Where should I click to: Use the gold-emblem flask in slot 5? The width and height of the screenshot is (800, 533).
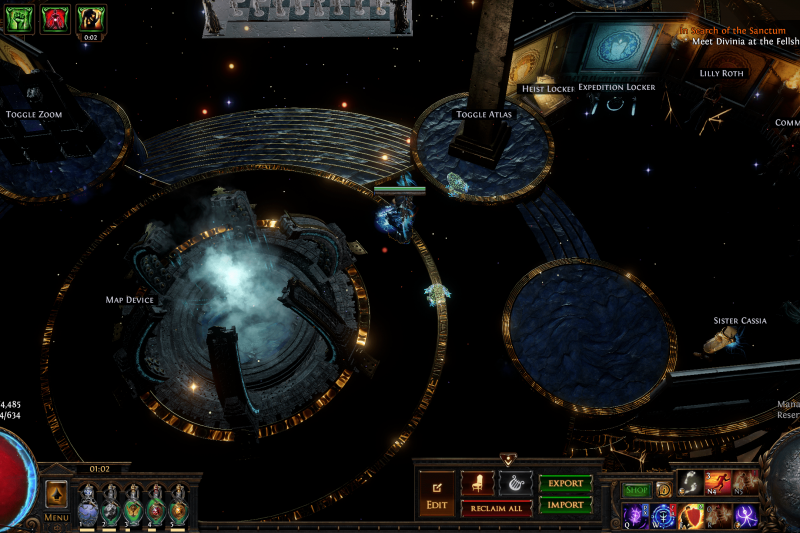coord(179,506)
